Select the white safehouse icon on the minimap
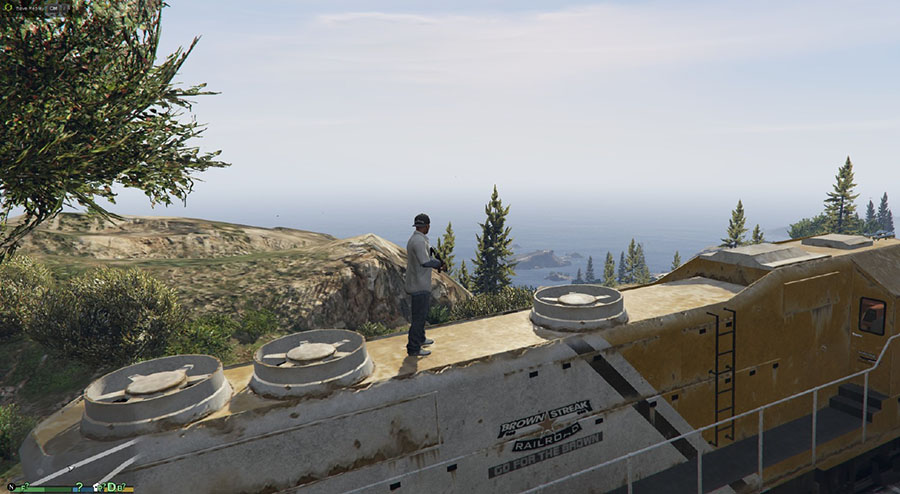This screenshot has height=494, width=900. 96,487
